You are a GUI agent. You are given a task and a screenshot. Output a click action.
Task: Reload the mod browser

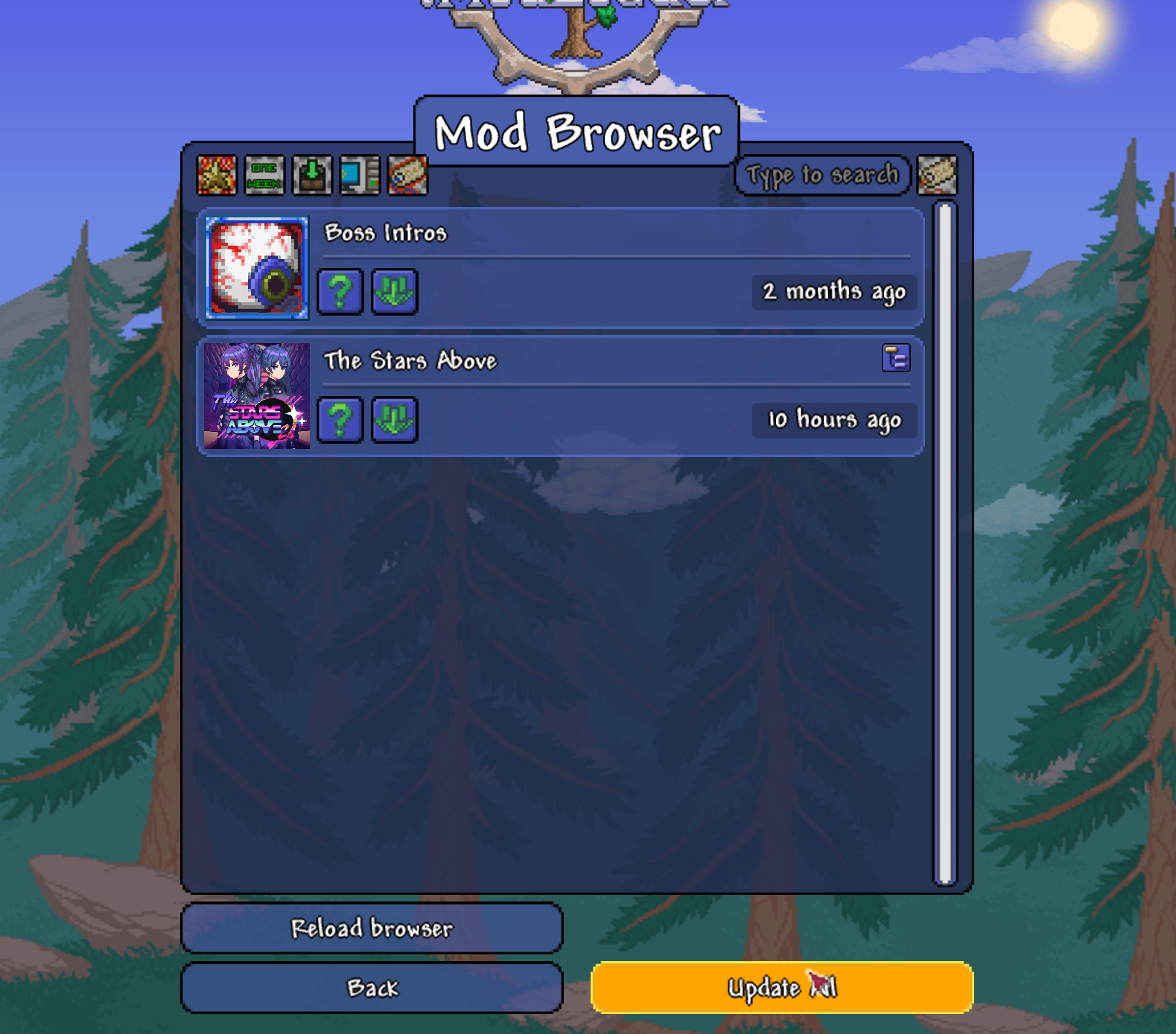tap(372, 928)
